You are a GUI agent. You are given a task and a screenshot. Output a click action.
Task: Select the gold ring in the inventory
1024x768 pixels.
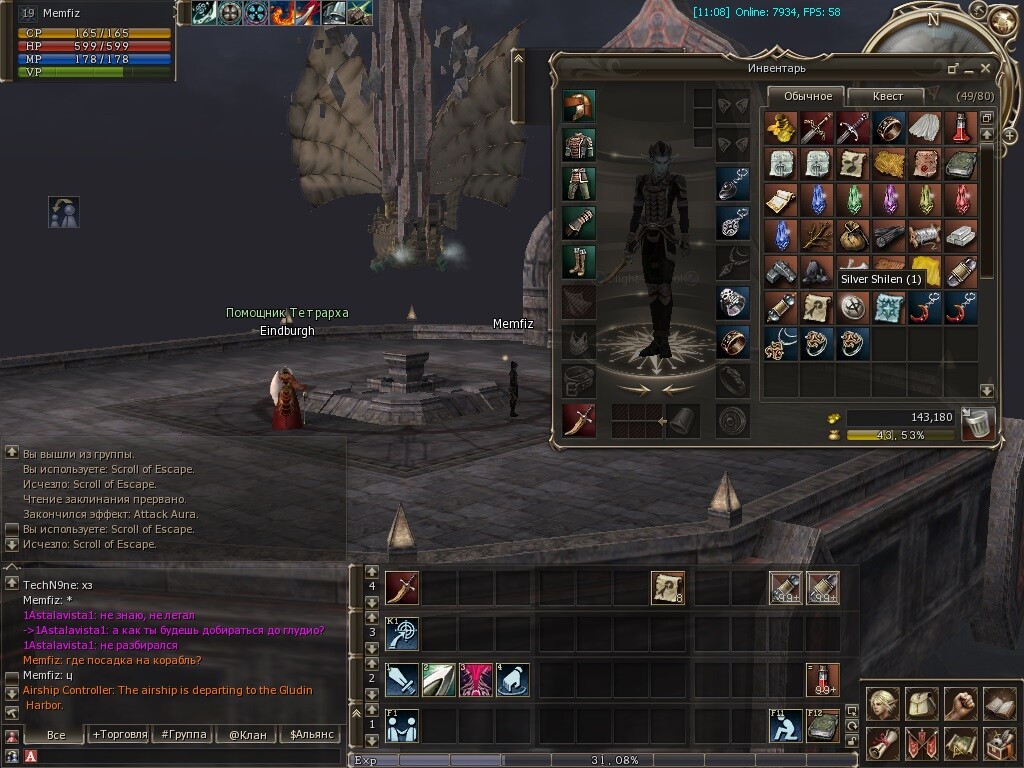click(889, 127)
